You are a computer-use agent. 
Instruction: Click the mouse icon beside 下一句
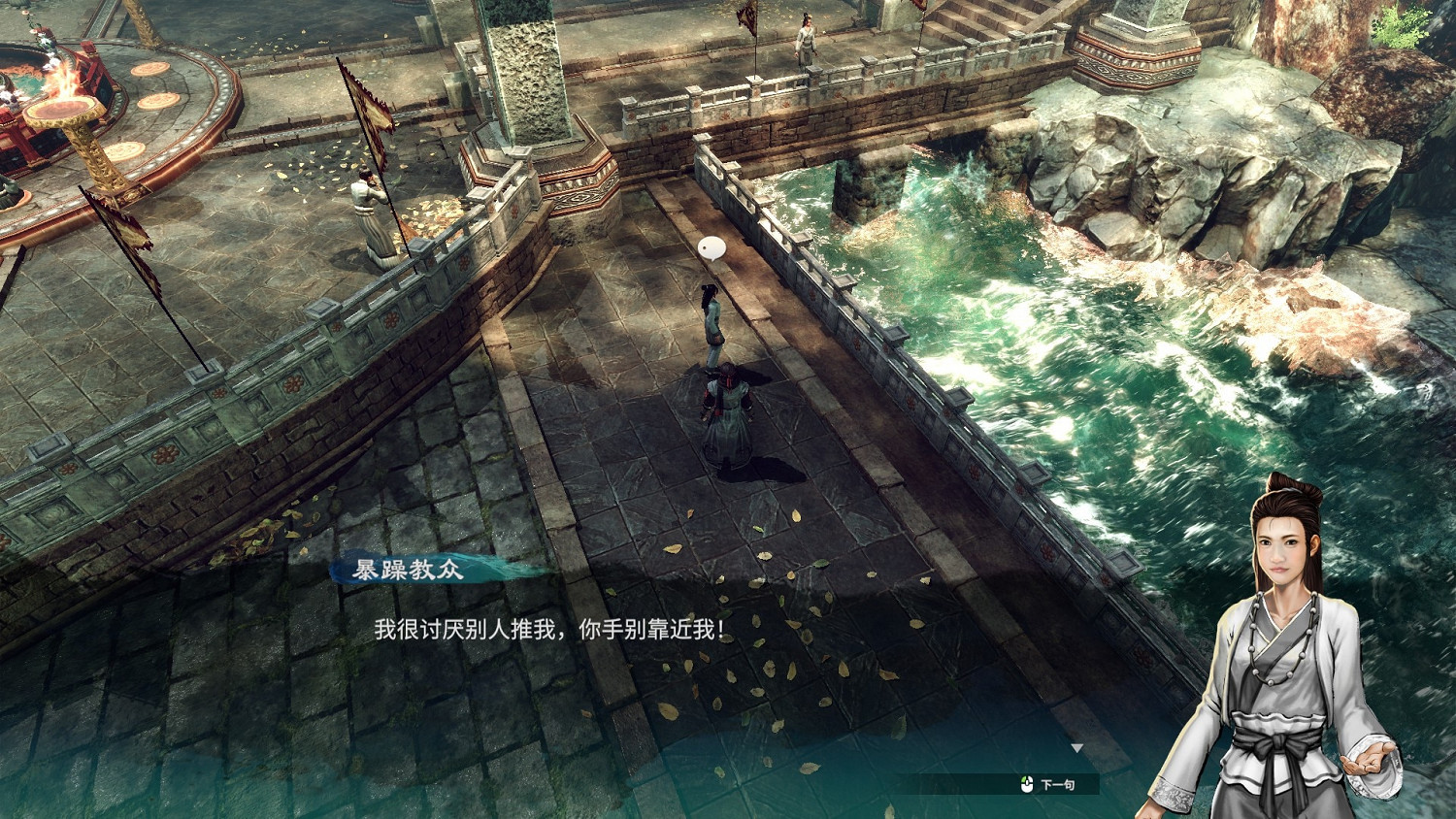click(1027, 783)
